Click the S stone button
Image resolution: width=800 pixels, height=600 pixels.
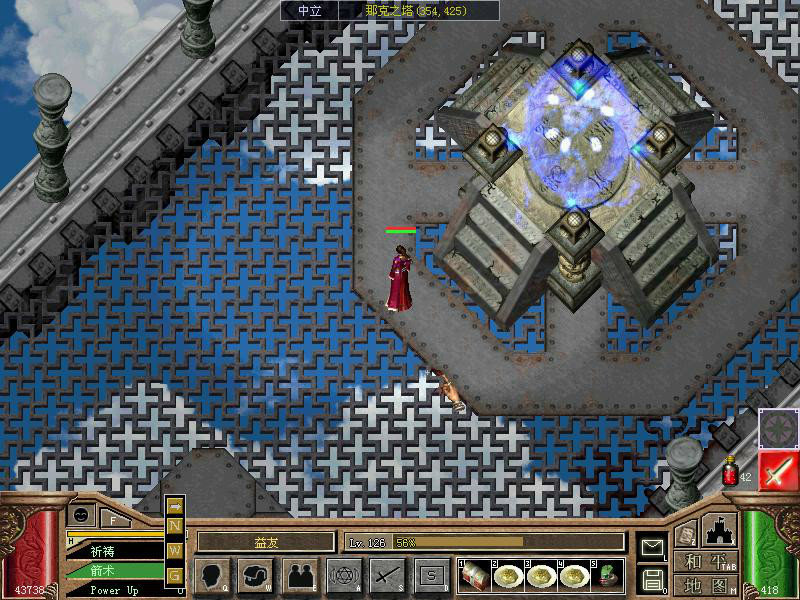tap(431, 575)
